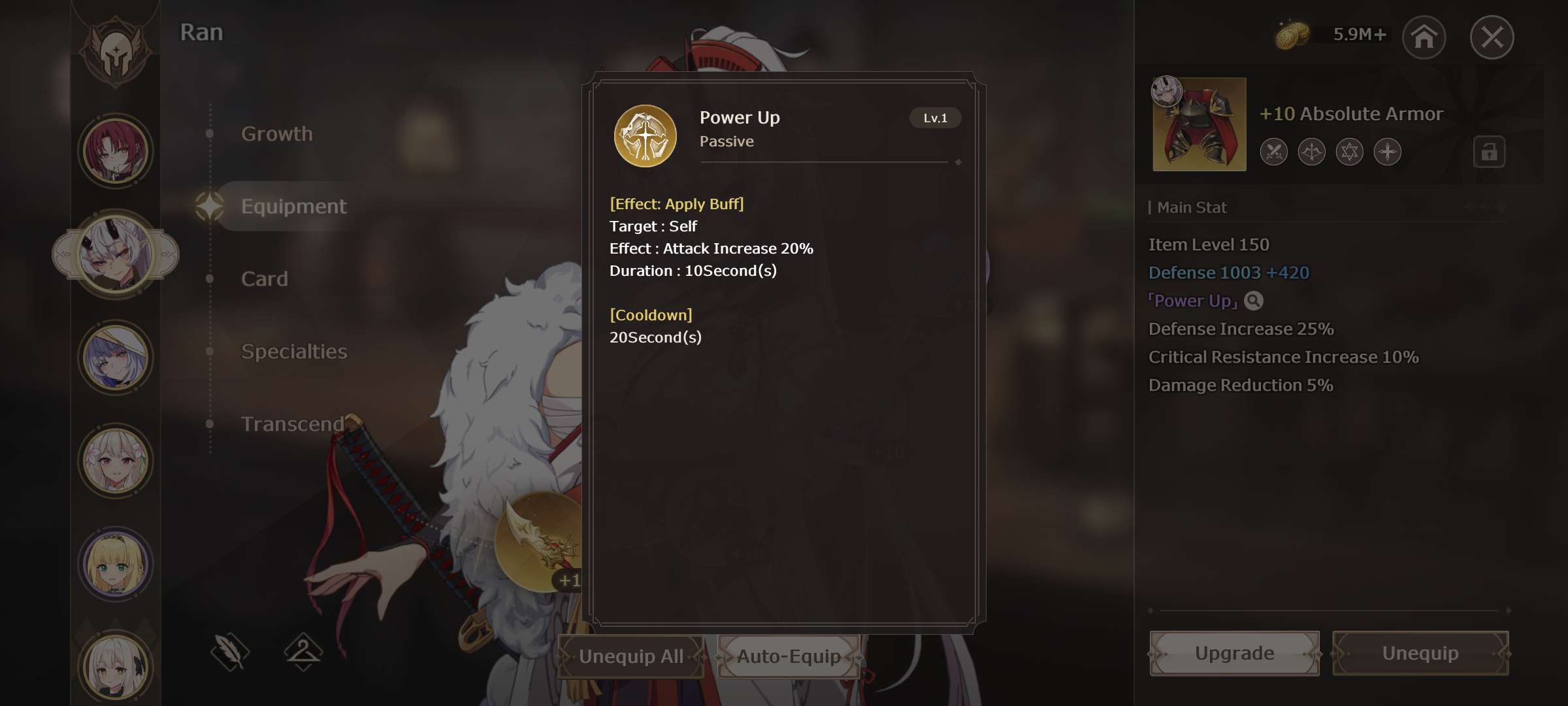Click the feather icon button
This screenshot has height=706, width=1568.
click(230, 651)
